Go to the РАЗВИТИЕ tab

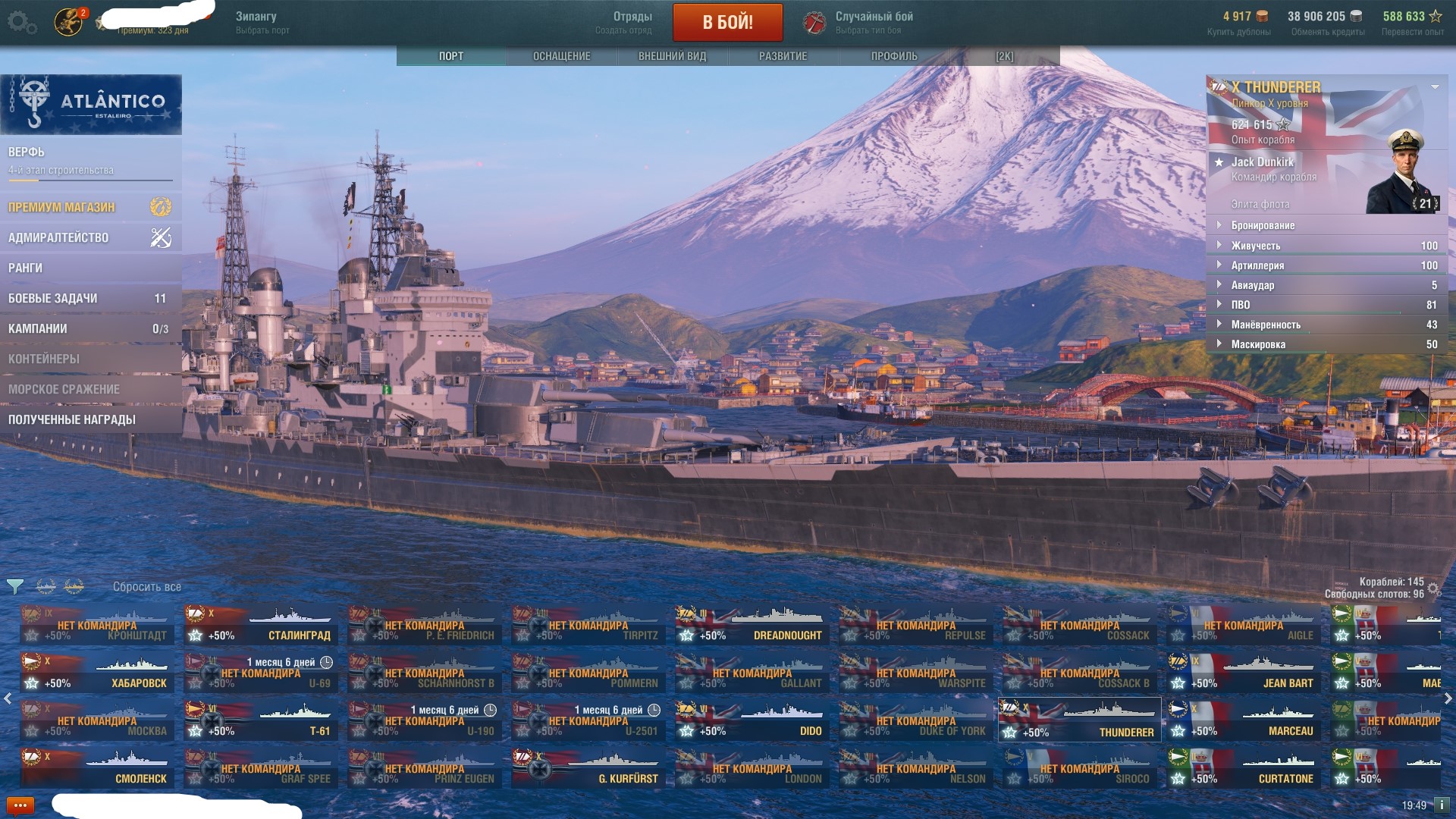(783, 56)
